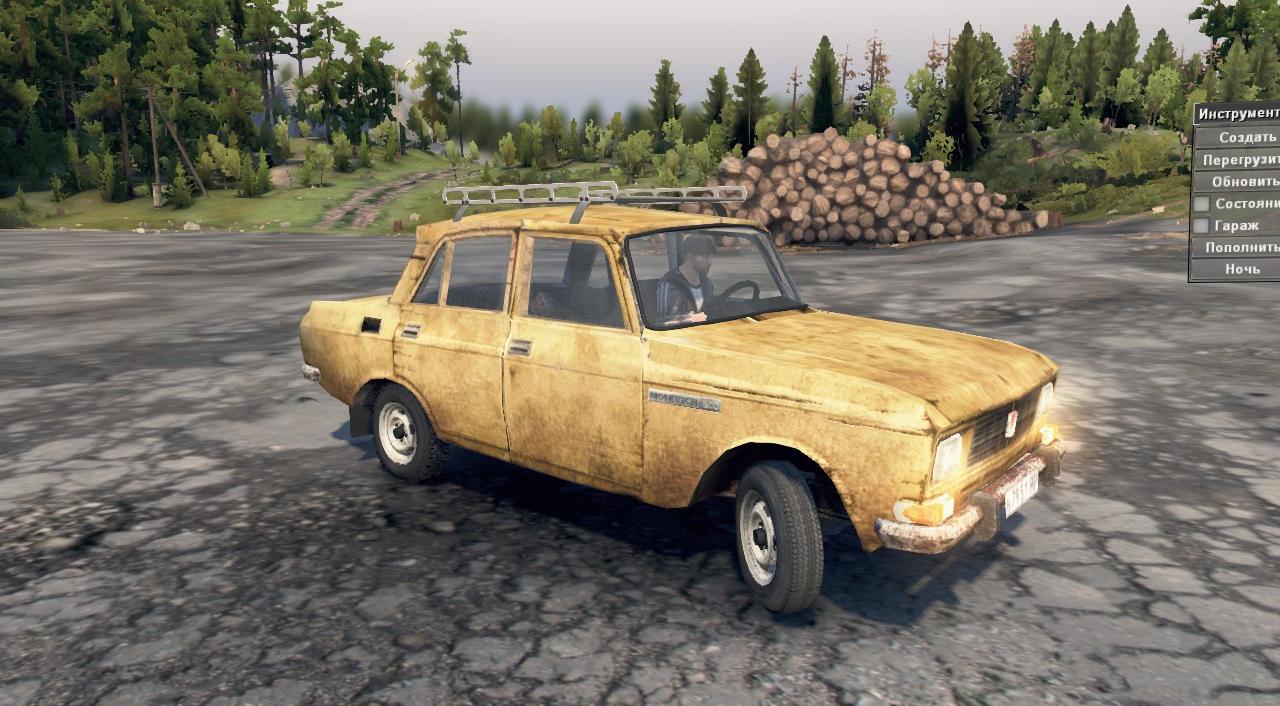The image size is (1280, 706).
Task: Enable the Гараж checkbox
Action: (1201, 226)
